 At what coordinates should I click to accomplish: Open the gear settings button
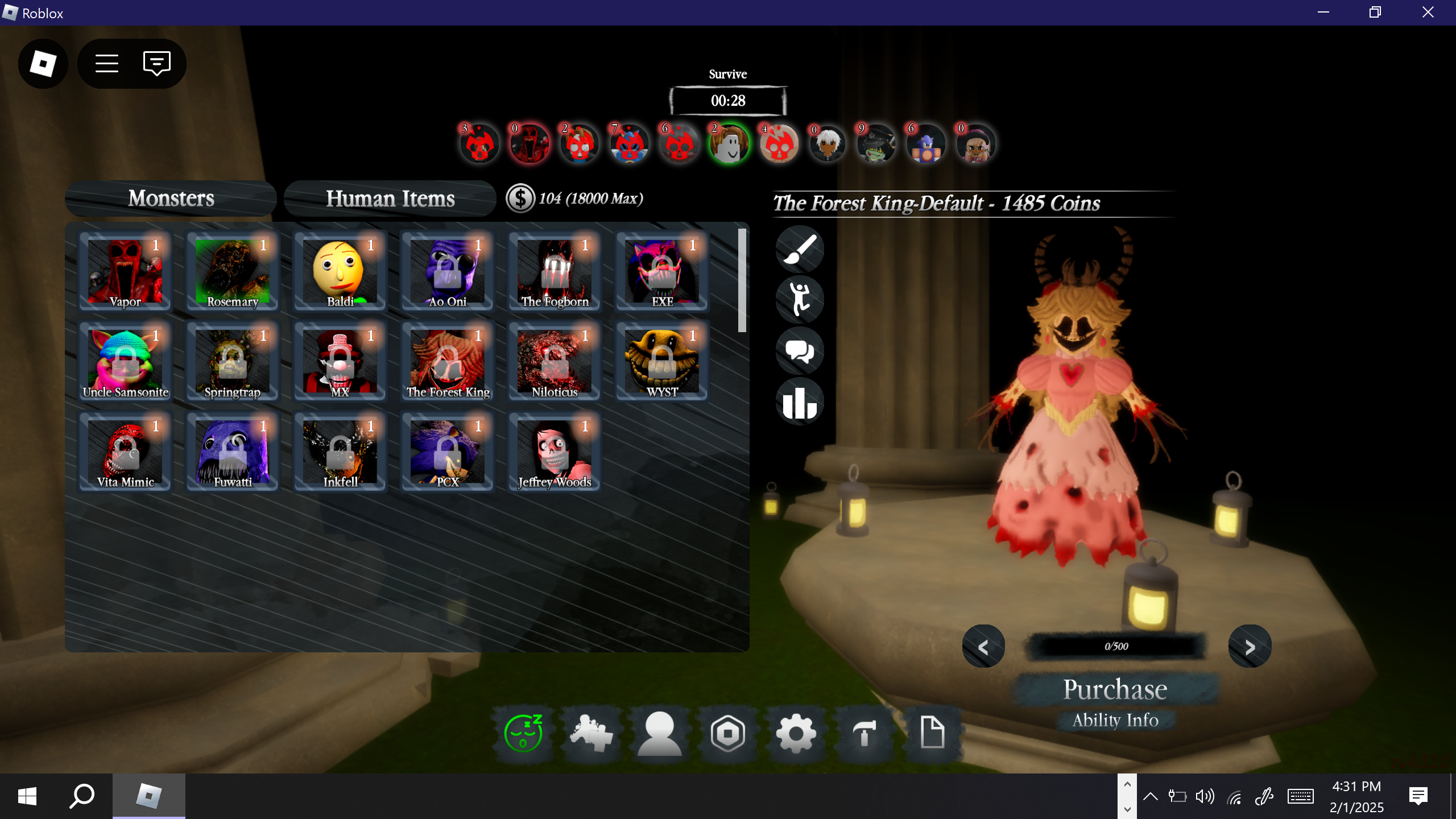(796, 733)
